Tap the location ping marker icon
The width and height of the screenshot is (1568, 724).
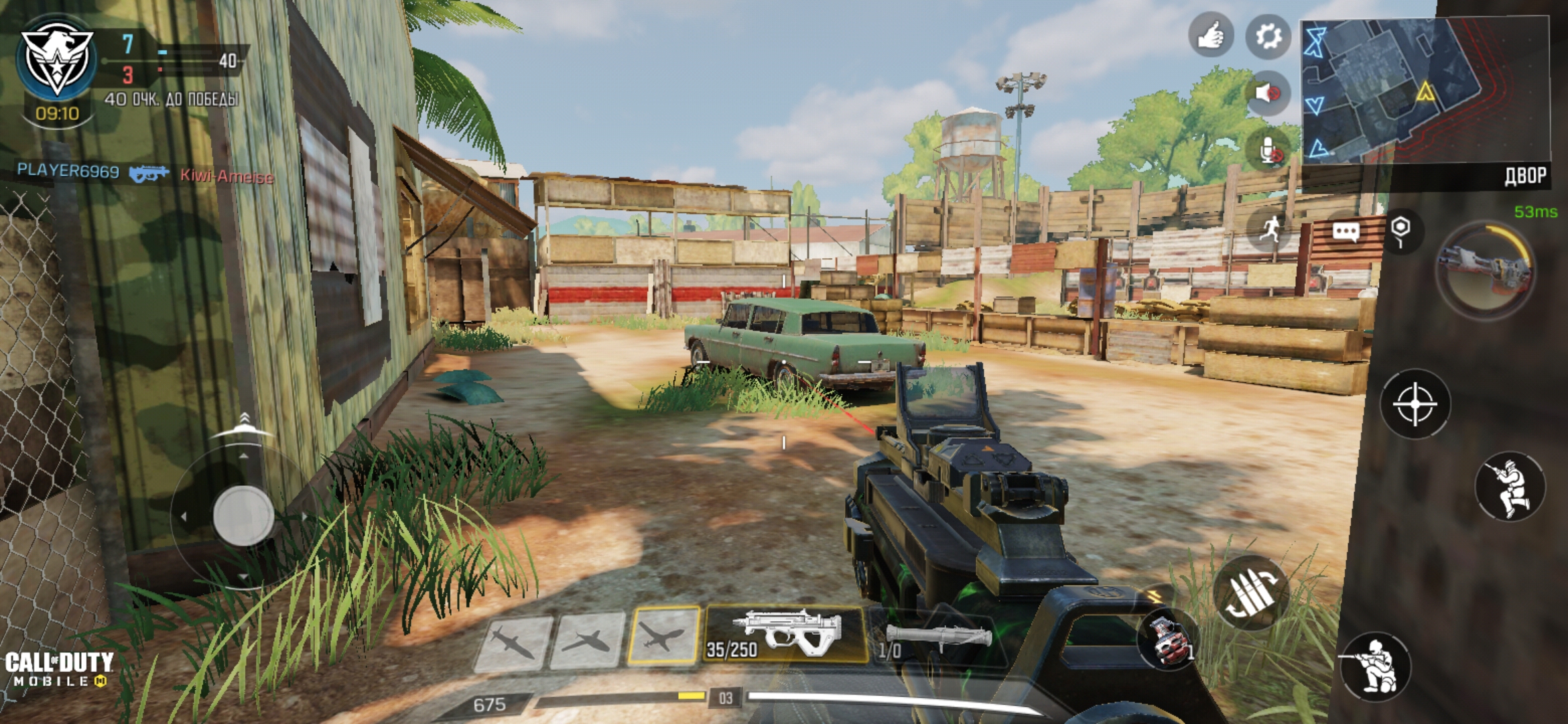tap(1400, 231)
